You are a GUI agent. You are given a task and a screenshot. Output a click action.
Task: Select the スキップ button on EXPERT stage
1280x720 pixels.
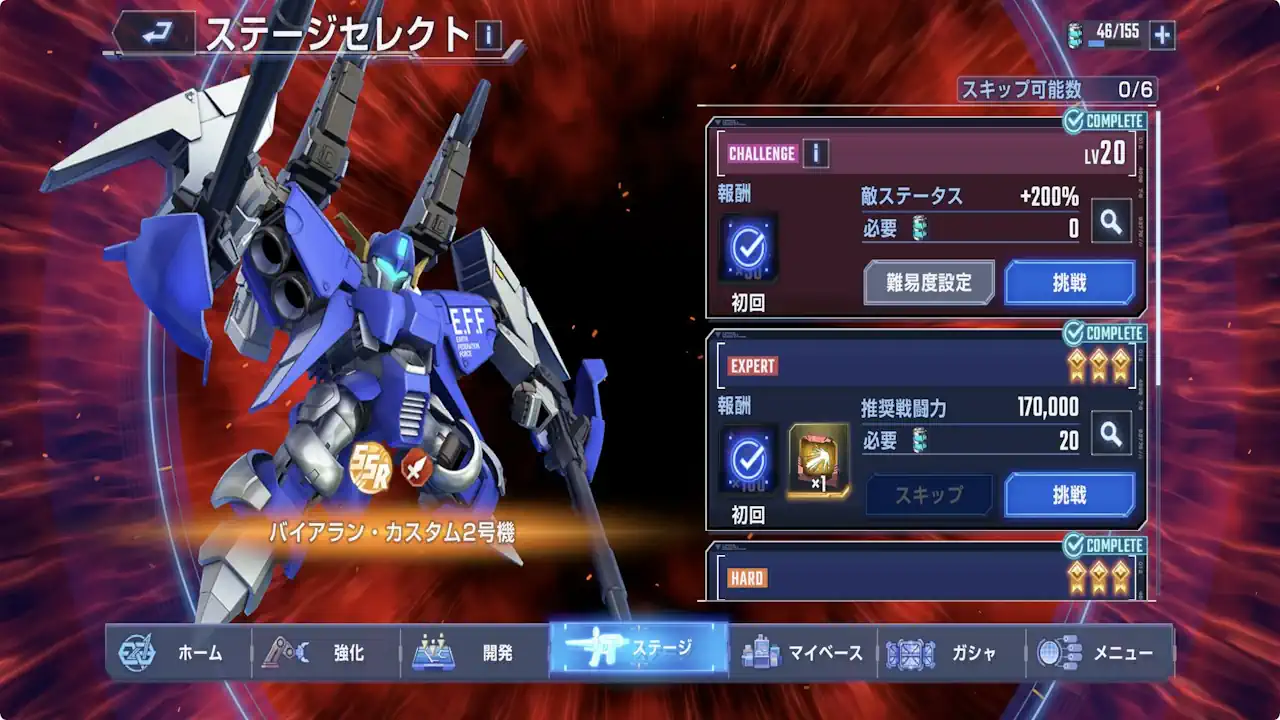(929, 494)
